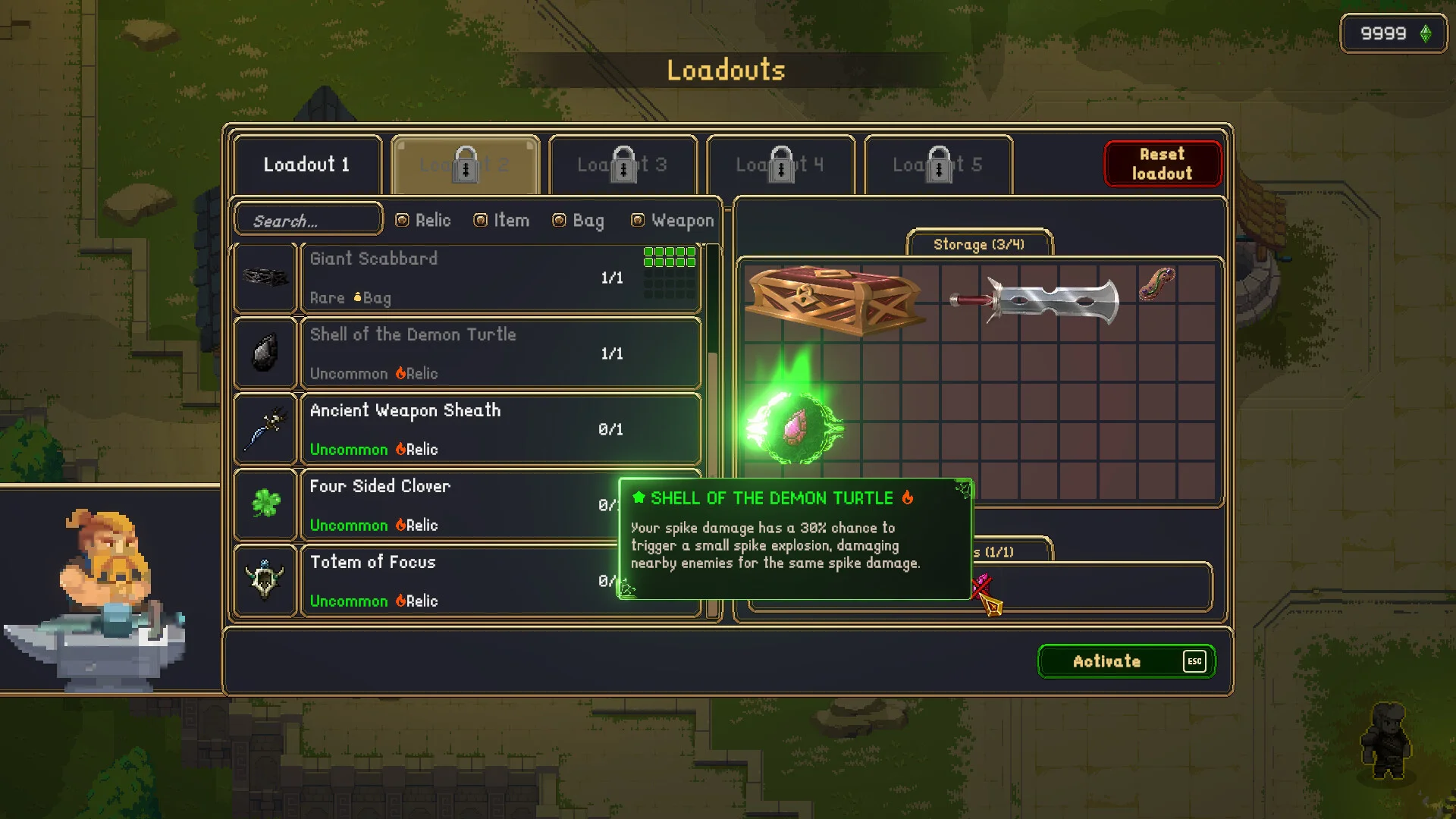The height and width of the screenshot is (819, 1456).
Task: Select the Giant Scabbard row
Action: [x=500, y=278]
